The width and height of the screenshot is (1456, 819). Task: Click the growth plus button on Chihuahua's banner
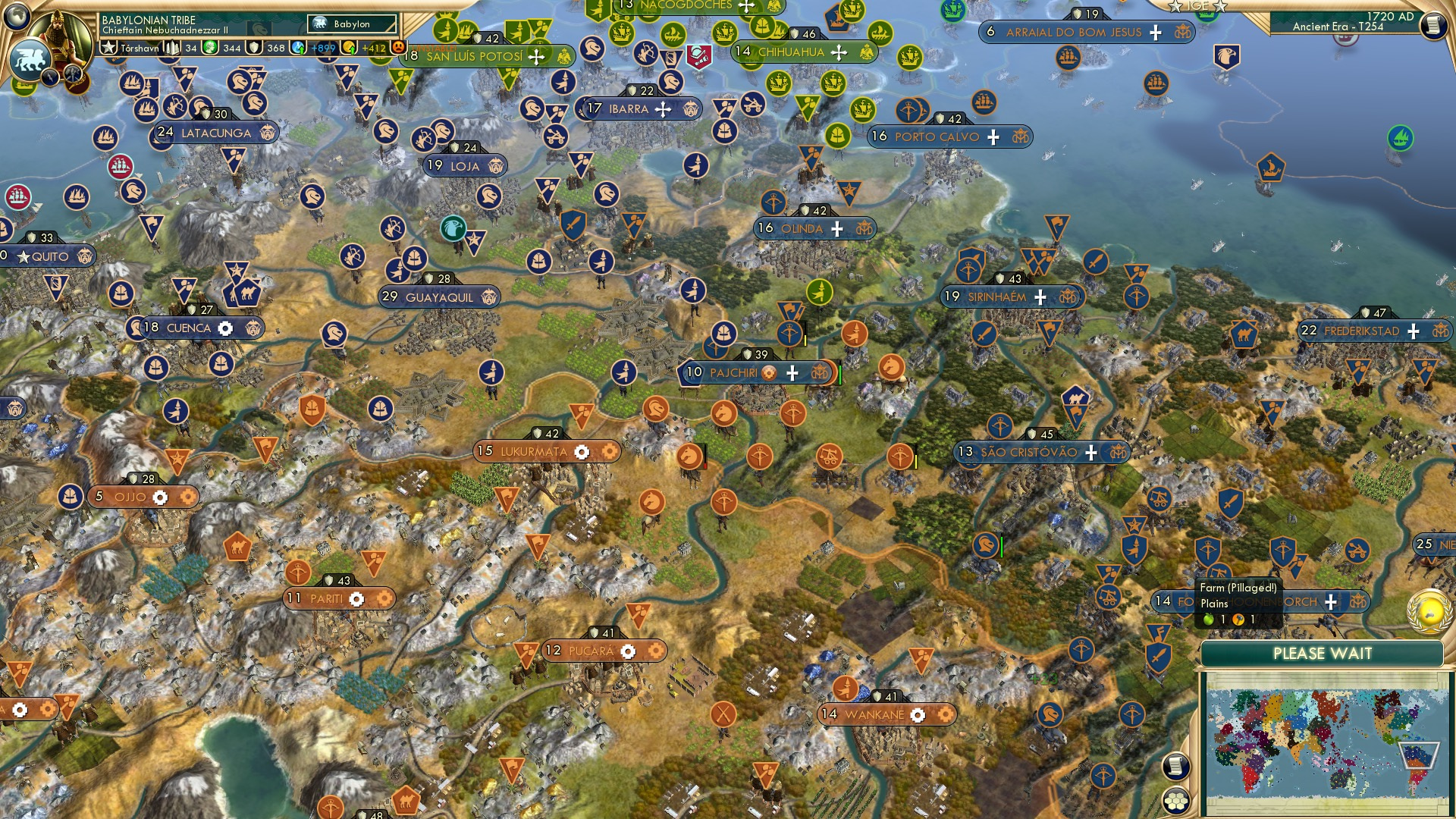click(839, 53)
